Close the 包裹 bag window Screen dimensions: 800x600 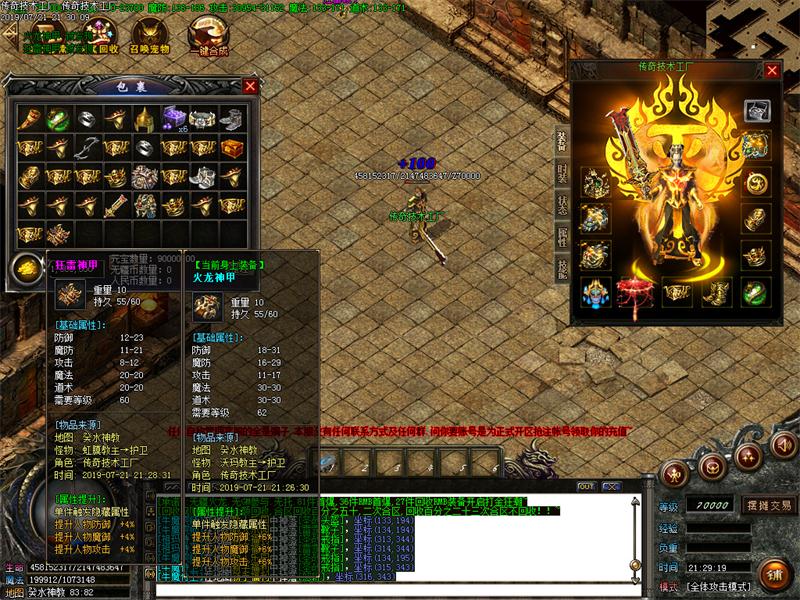[250, 86]
